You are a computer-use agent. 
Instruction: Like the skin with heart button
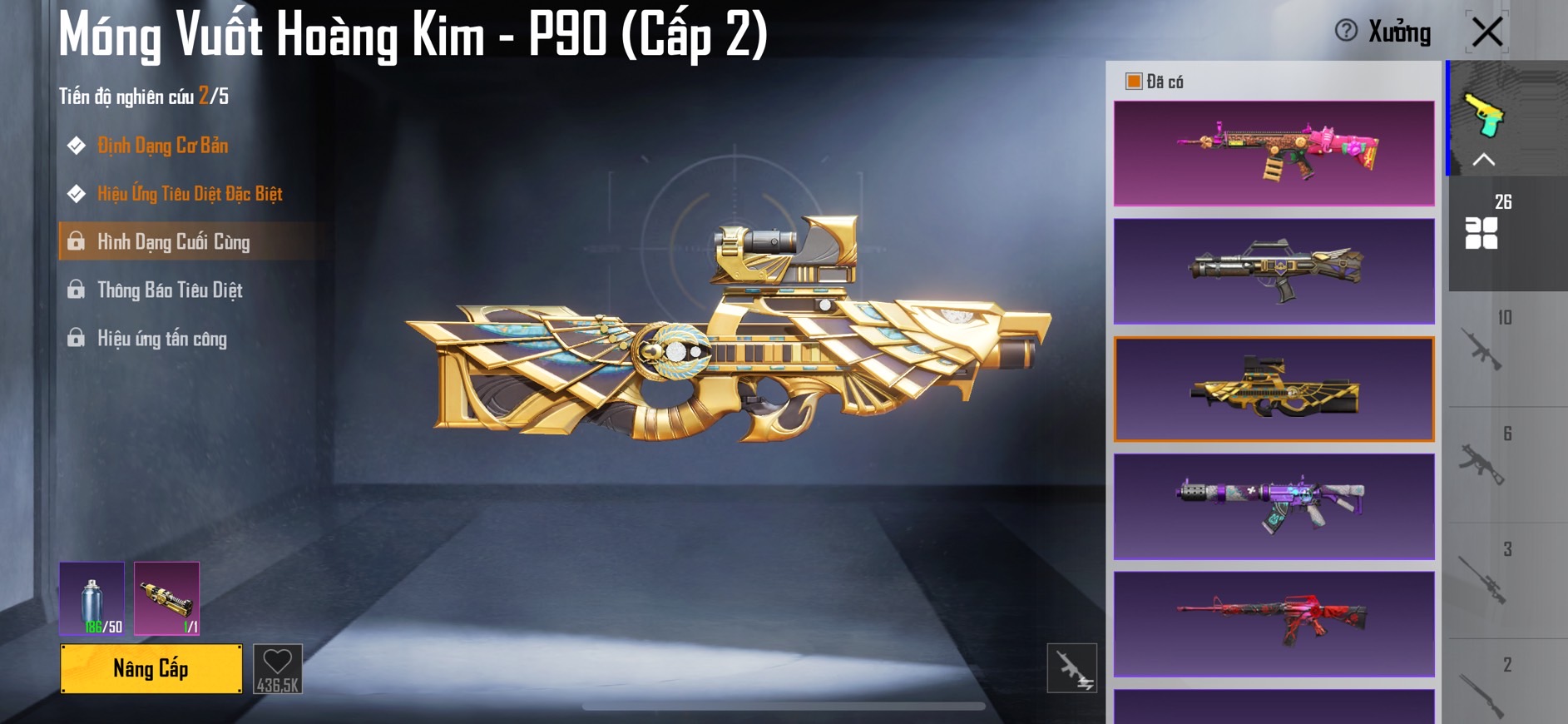[x=277, y=668]
